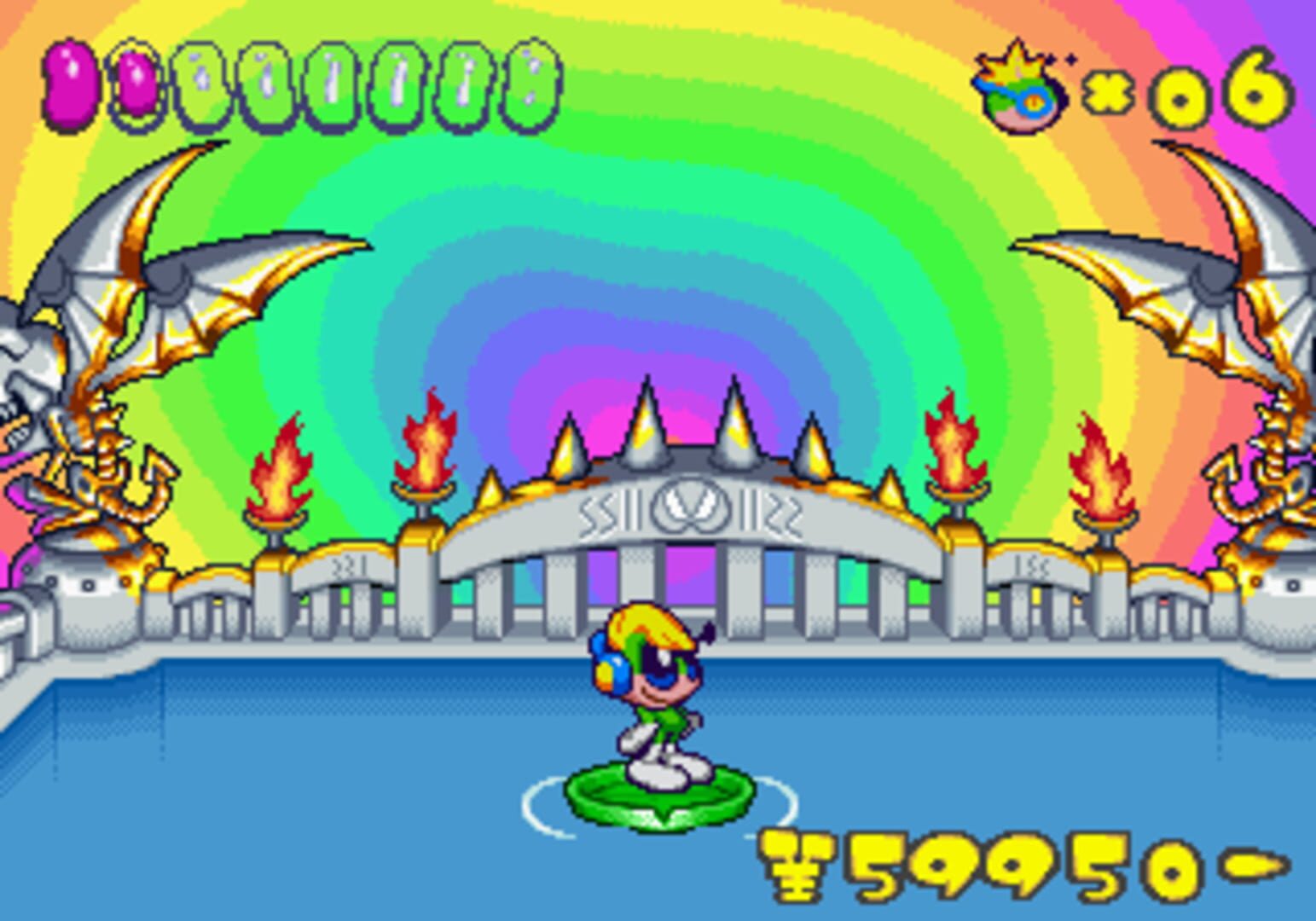Click the second magenta jelly bean in the meter
This screenshot has width=1316, height=921.
135,85
